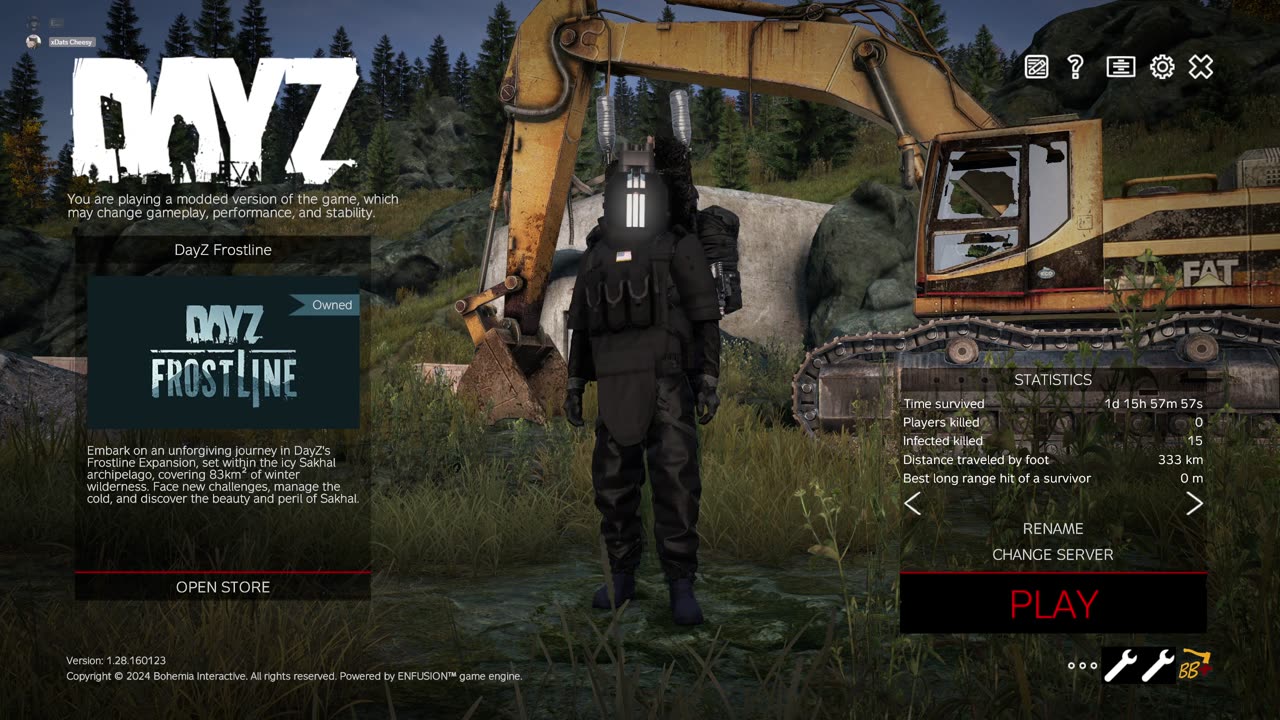This screenshot has width=1280, height=720.
Task: Choose CHANGE SERVER
Action: point(1052,555)
